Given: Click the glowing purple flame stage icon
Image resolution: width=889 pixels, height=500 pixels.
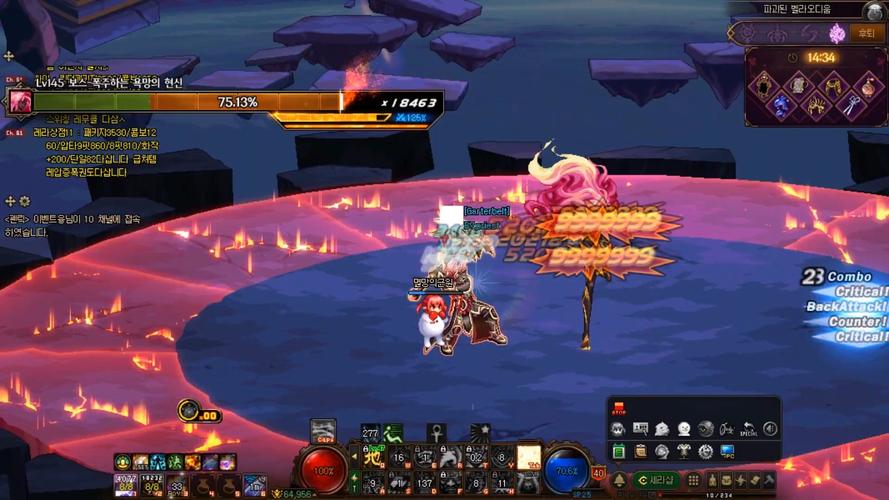Looking at the screenshot, I should [x=837, y=34].
